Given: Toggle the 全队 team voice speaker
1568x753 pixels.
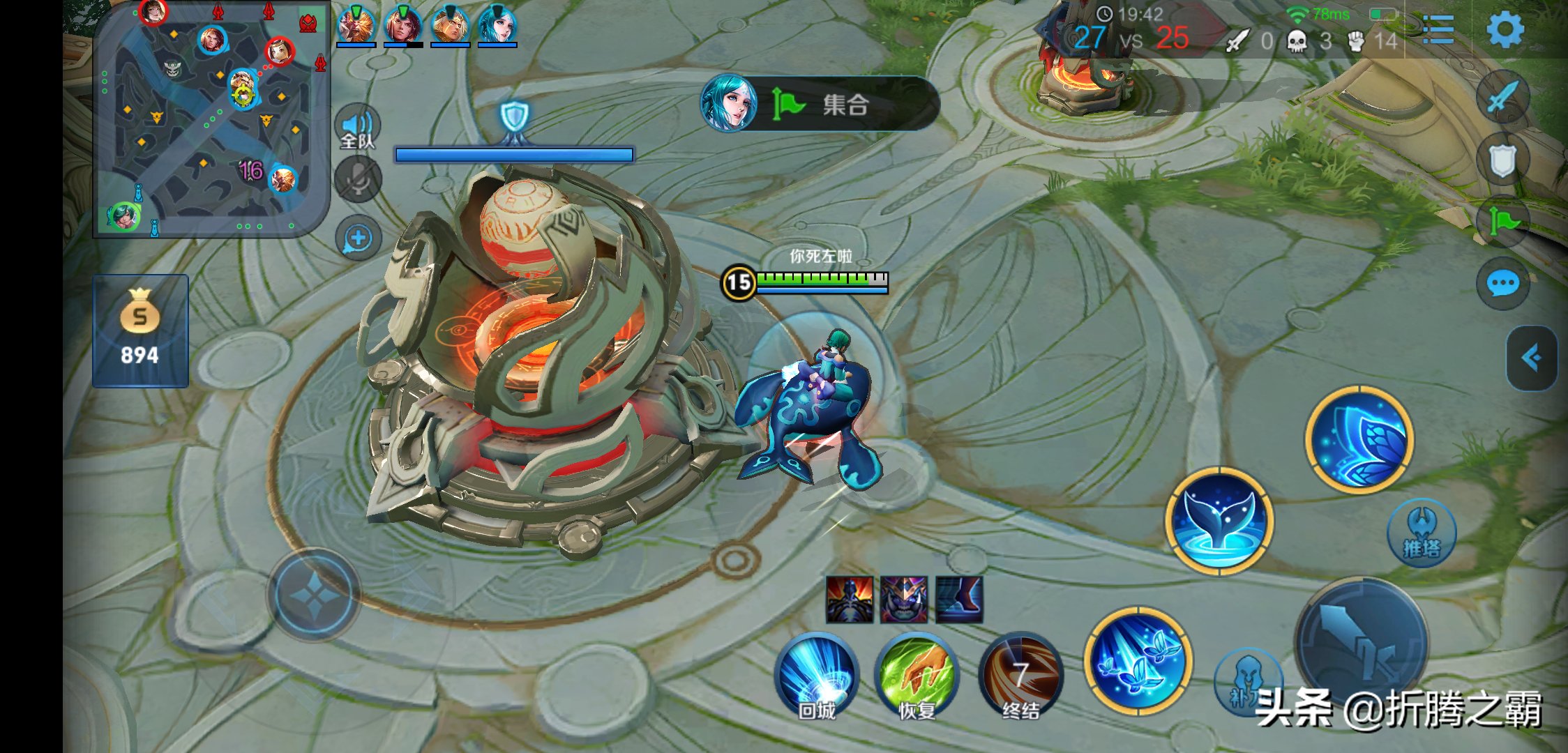Looking at the screenshot, I should pos(358,128).
